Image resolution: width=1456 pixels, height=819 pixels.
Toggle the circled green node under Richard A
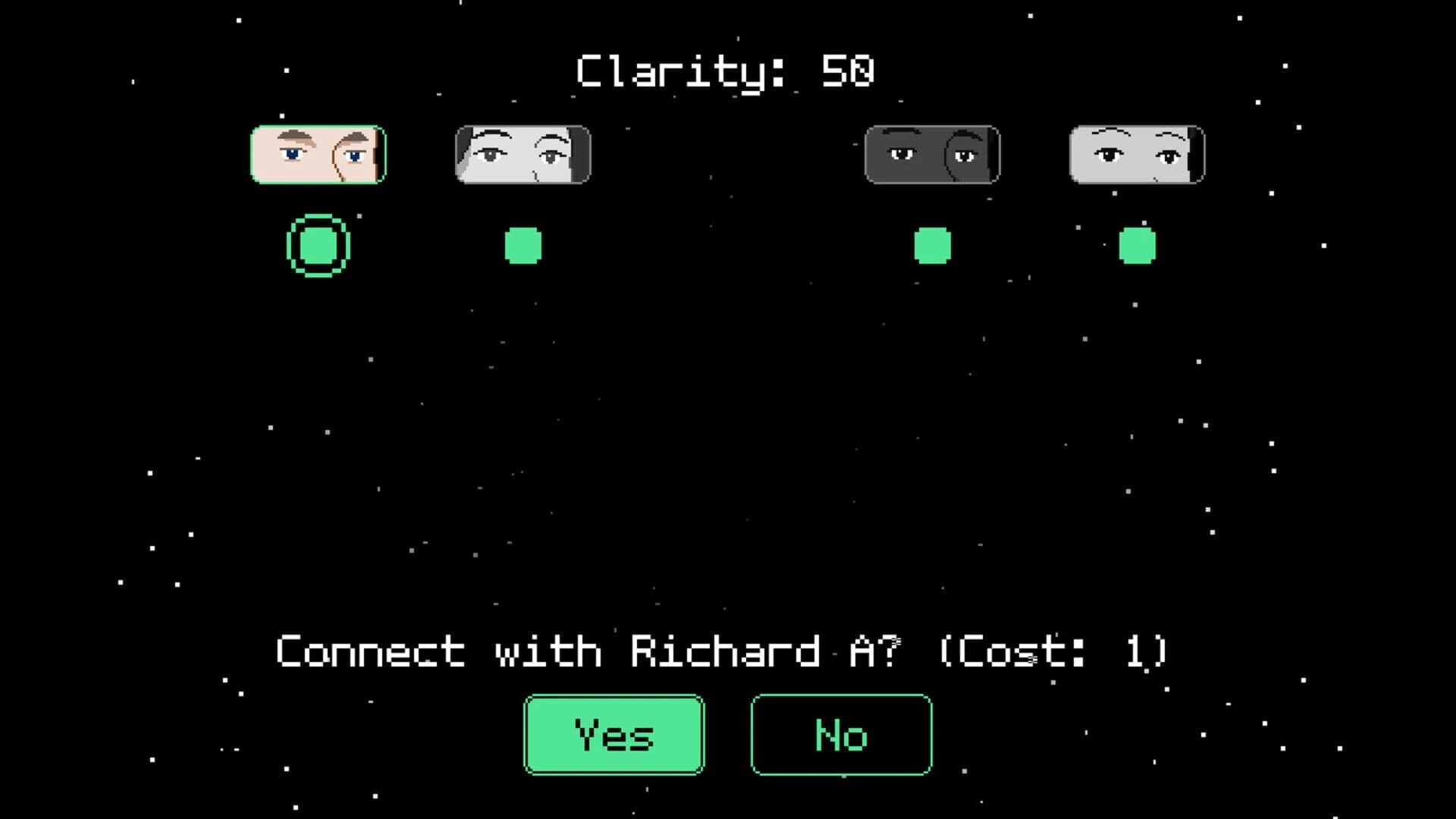[x=318, y=244]
